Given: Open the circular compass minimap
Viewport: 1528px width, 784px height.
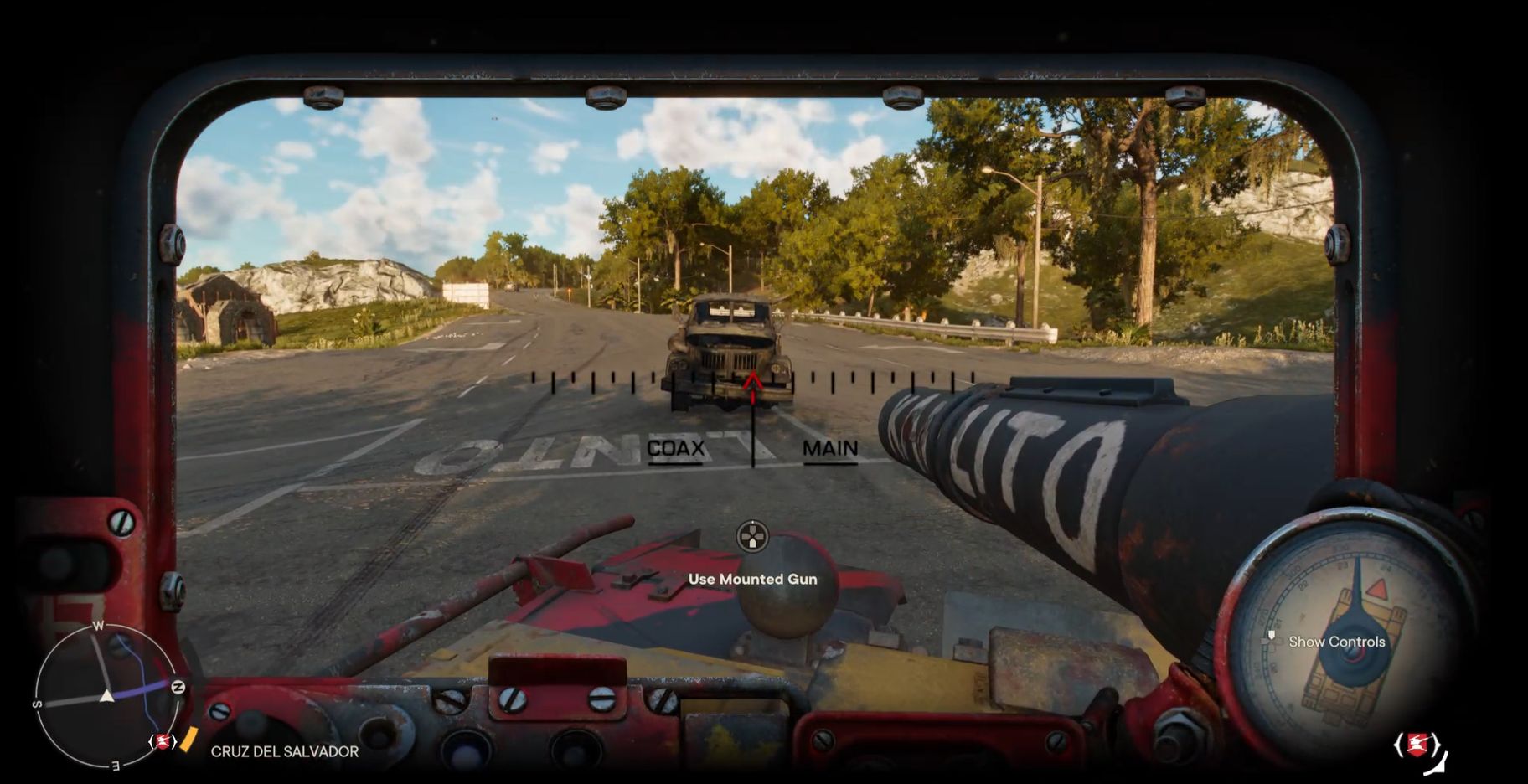Looking at the screenshot, I should point(106,695).
